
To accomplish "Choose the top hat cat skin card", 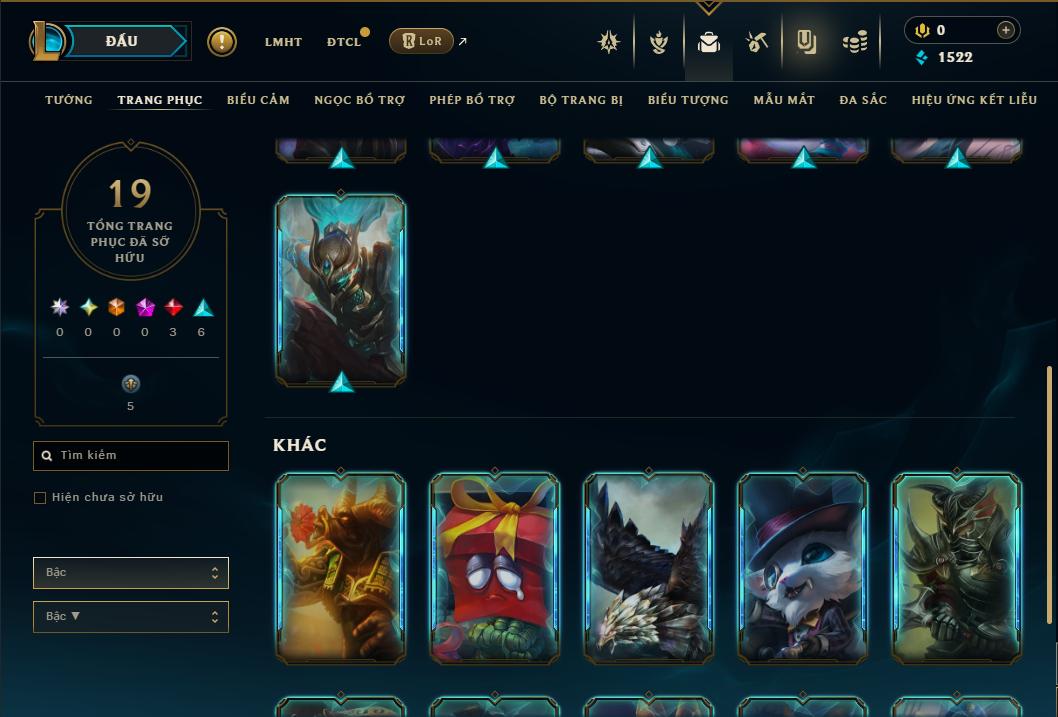I will [803, 568].
